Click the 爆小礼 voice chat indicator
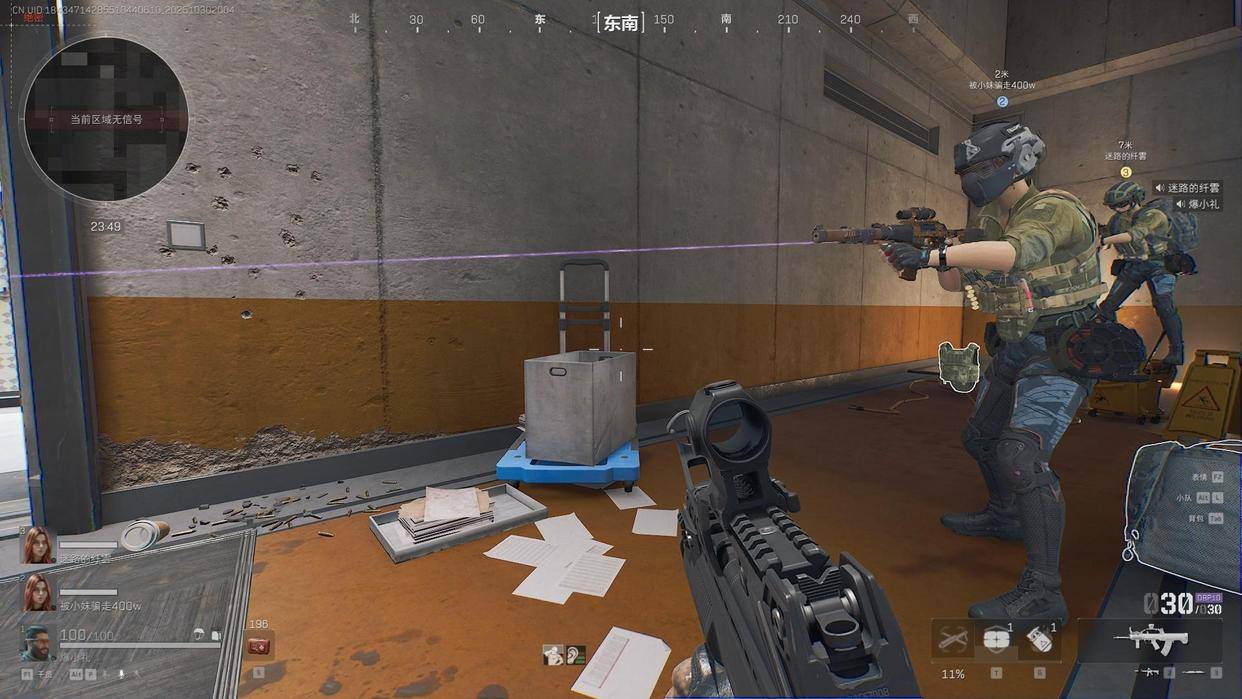 (1198, 204)
